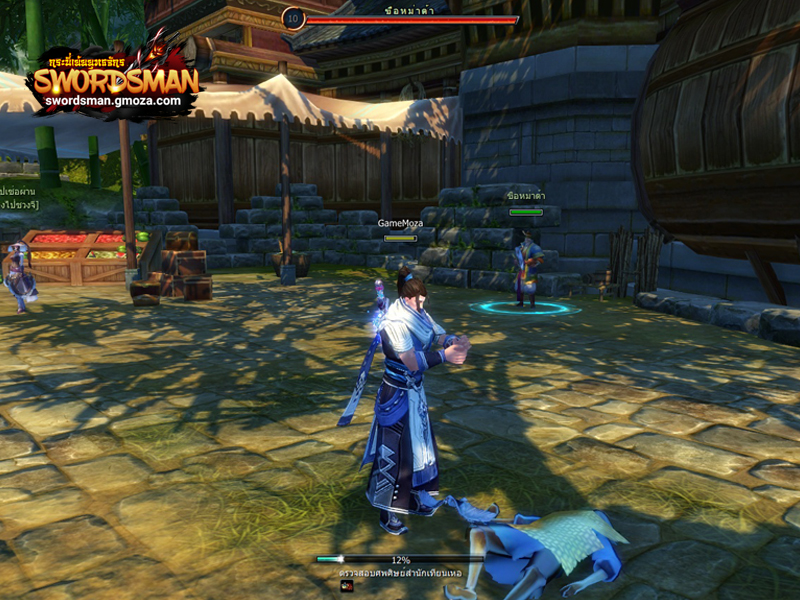800x600 pixels.
Task: Select the NPC standing on the cyan target ring
Action: (526, 268)
